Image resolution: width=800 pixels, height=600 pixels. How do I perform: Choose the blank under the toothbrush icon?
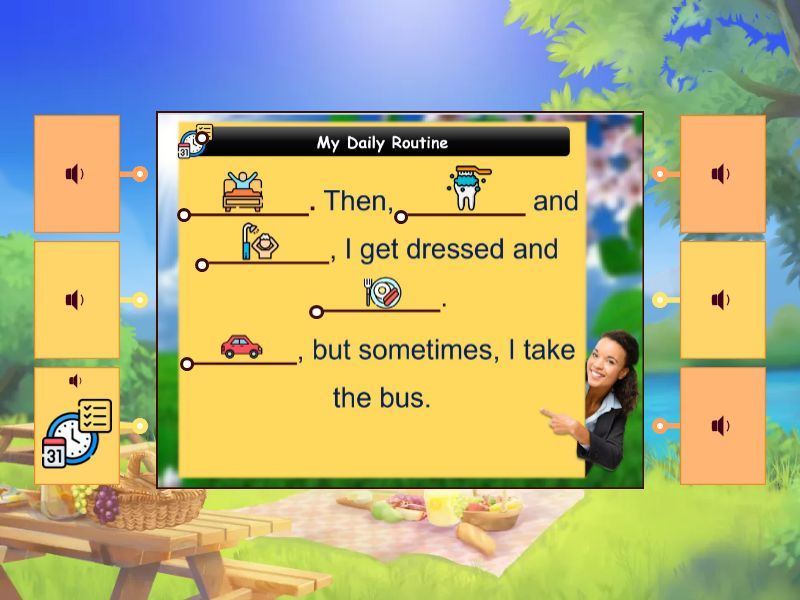[462, 214]
